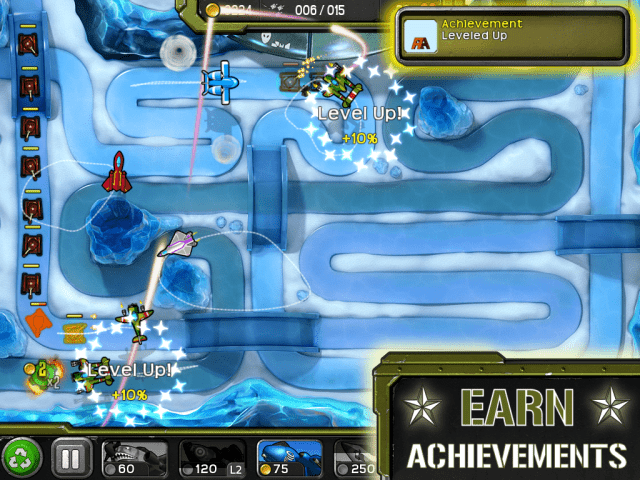Pause the game
This screenshot has height=480, width=640.
pyautogui.click(x=71, y=459)
